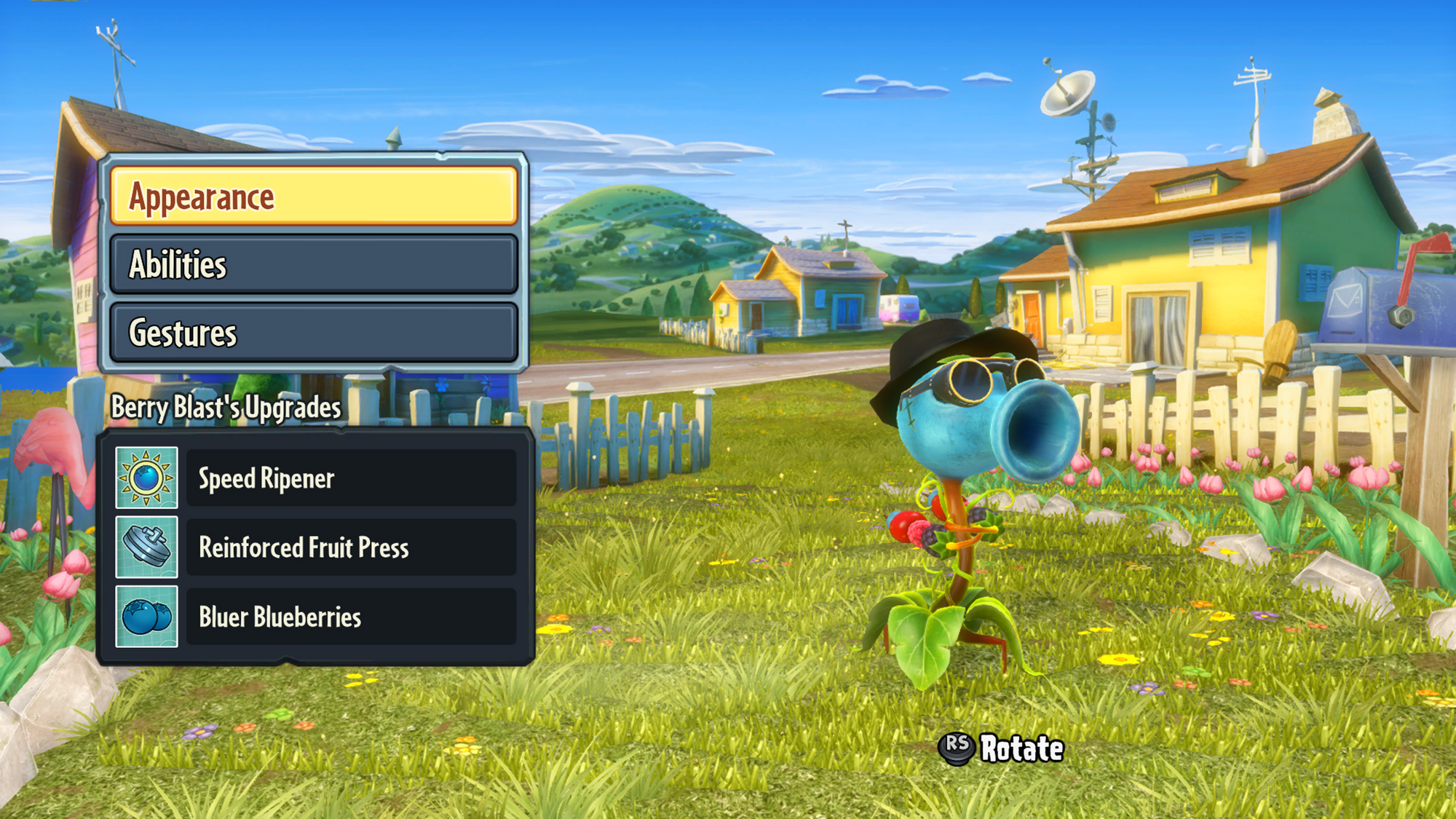Select the Abilities menu entry

314,264
